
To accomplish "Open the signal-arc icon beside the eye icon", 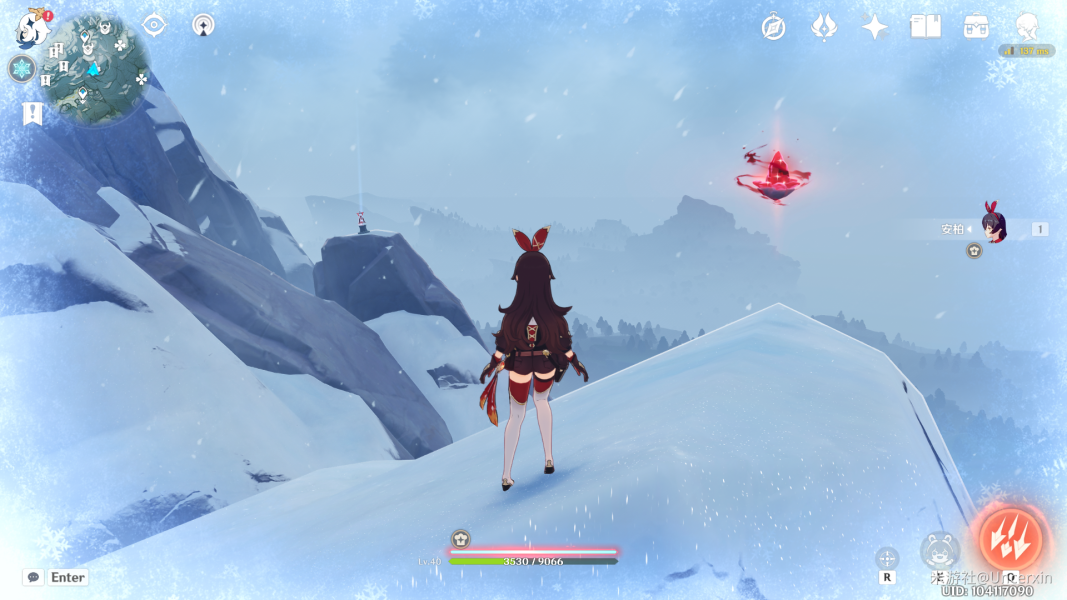I will coord(204,25).
